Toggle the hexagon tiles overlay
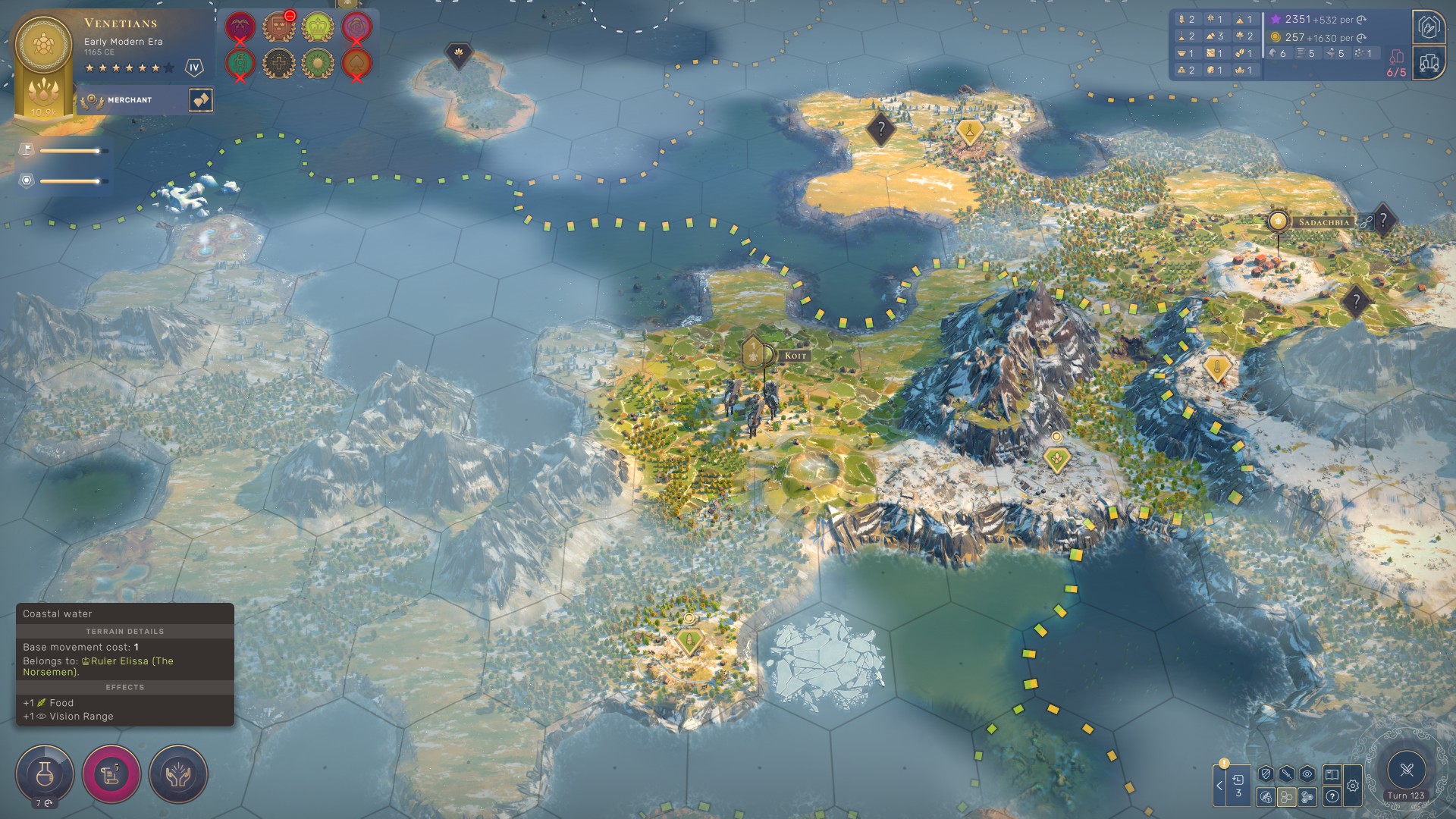Viewport: 1456px width, 819px height. pyautogui.click(x=1286, y=796)
